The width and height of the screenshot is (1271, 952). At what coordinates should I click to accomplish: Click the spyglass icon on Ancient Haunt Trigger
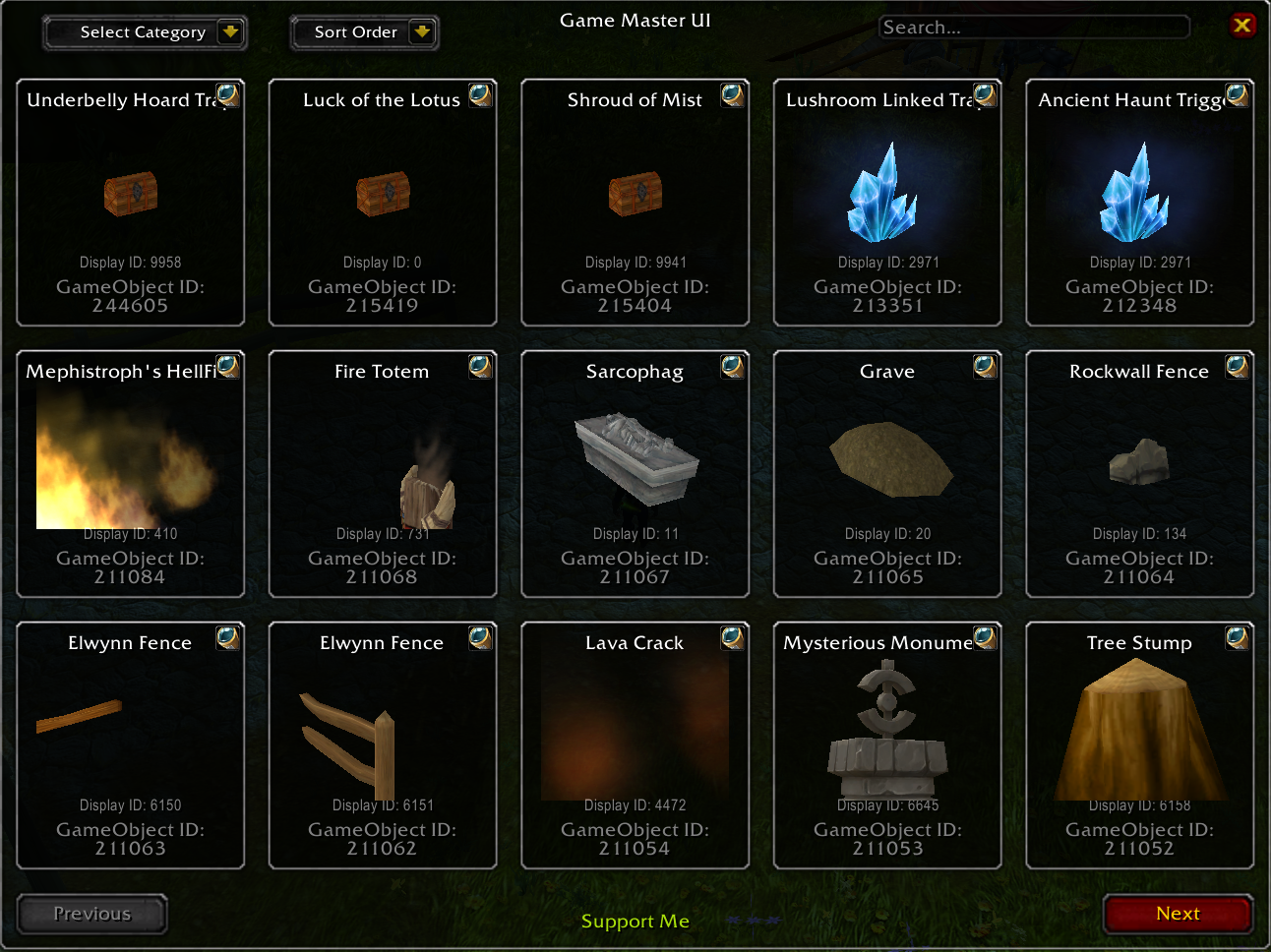coord(1237,95)
